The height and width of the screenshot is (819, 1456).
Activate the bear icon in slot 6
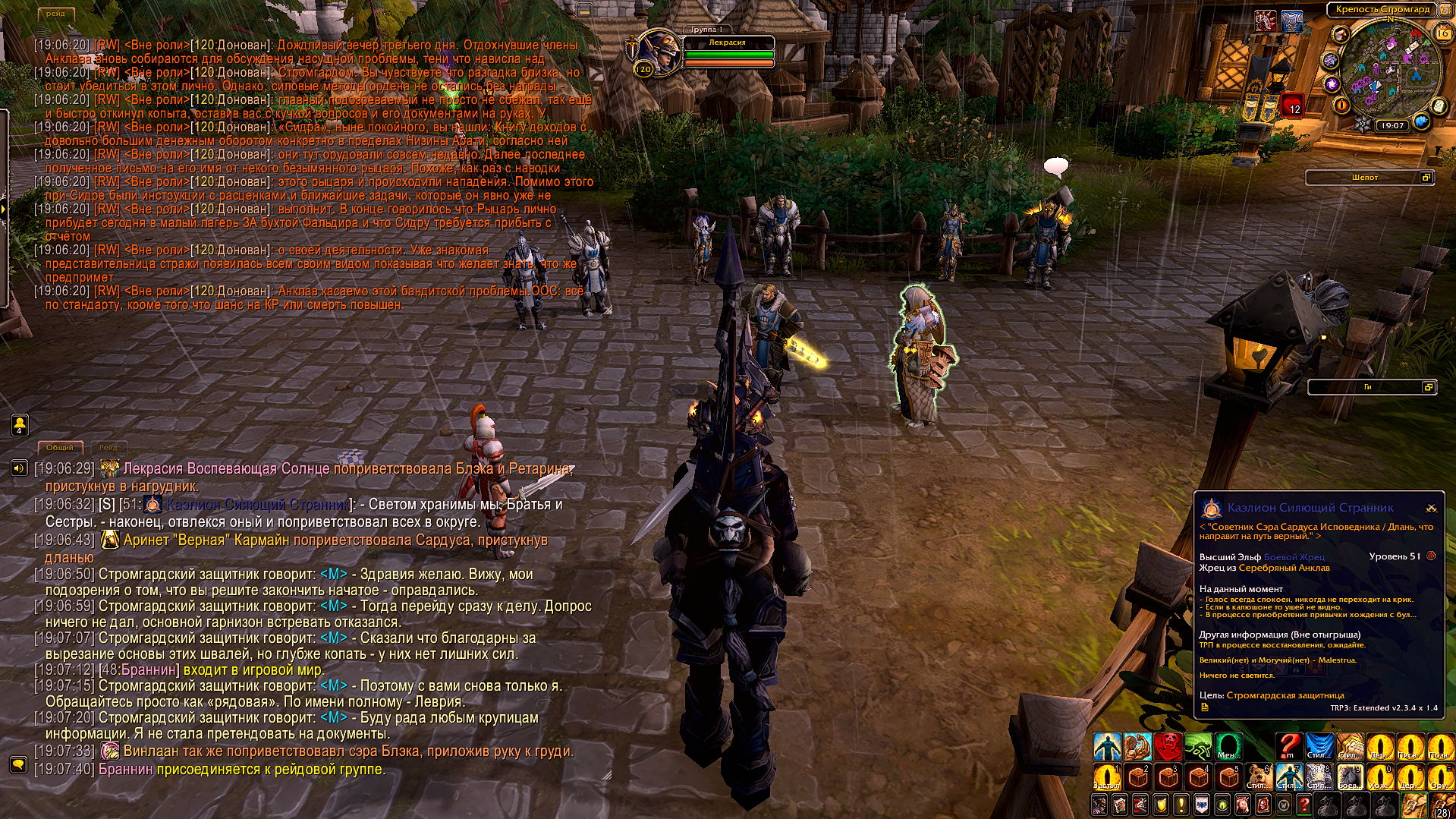click(x=1259, y=777)
